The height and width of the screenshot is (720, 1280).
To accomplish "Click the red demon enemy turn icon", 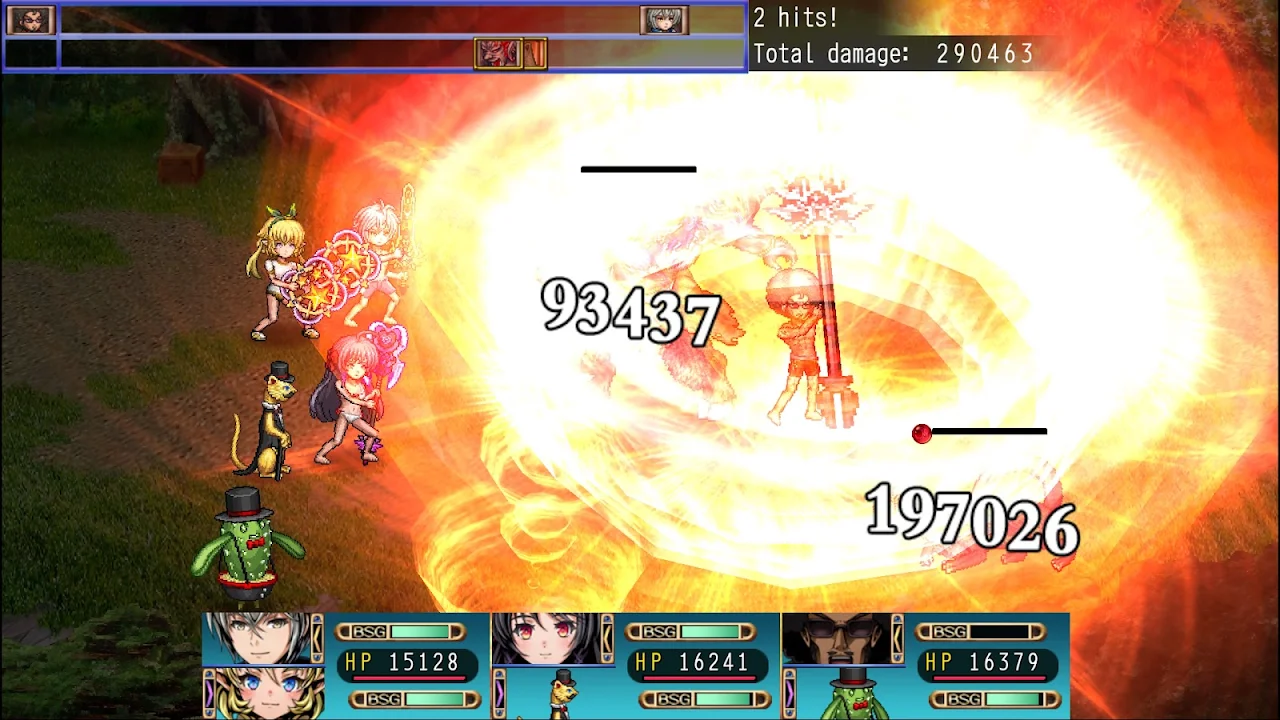I will [x=498, y=53].
